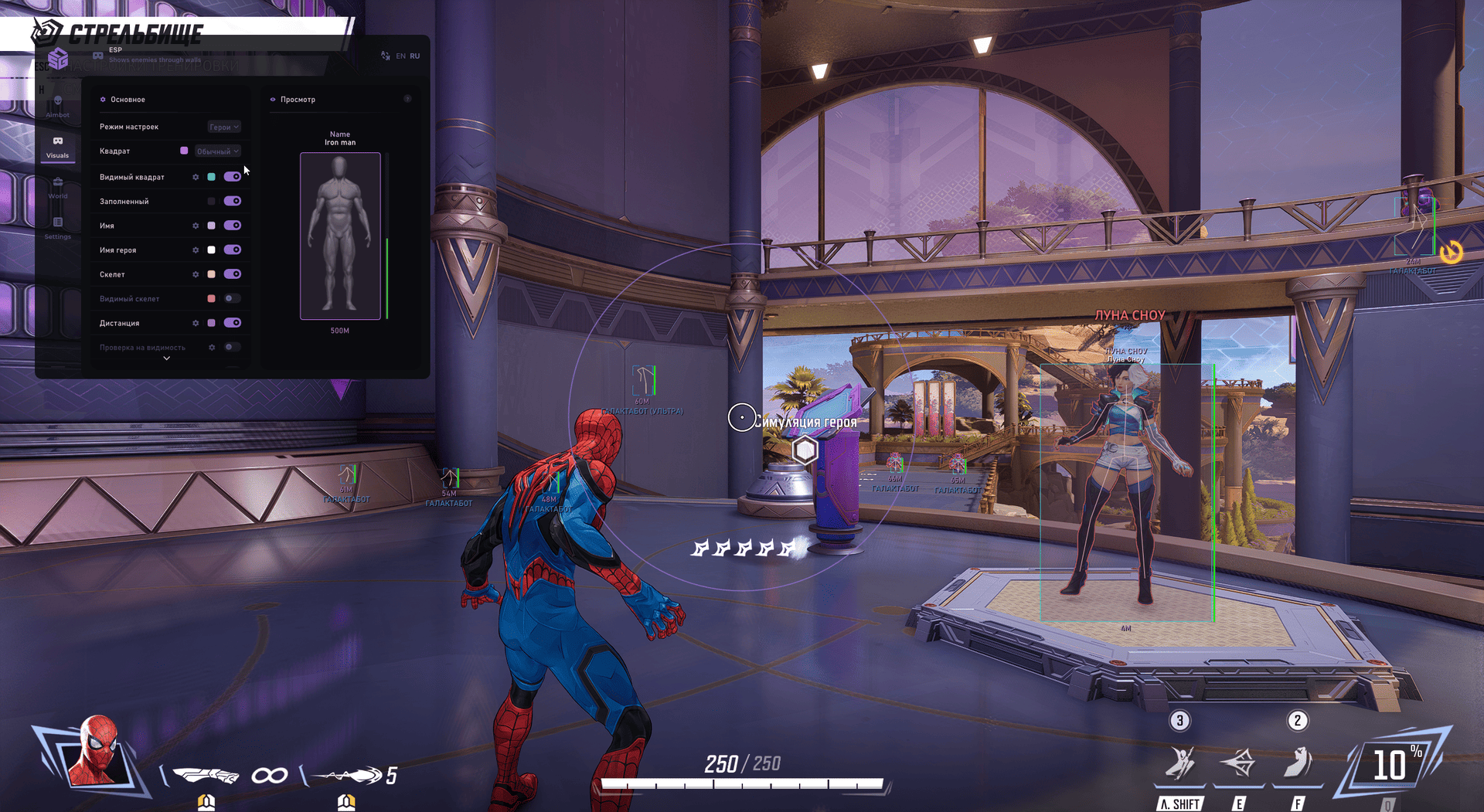Disable the Заполненный toggle
This screenshot has width=1484, height=812.
[232, 201]
